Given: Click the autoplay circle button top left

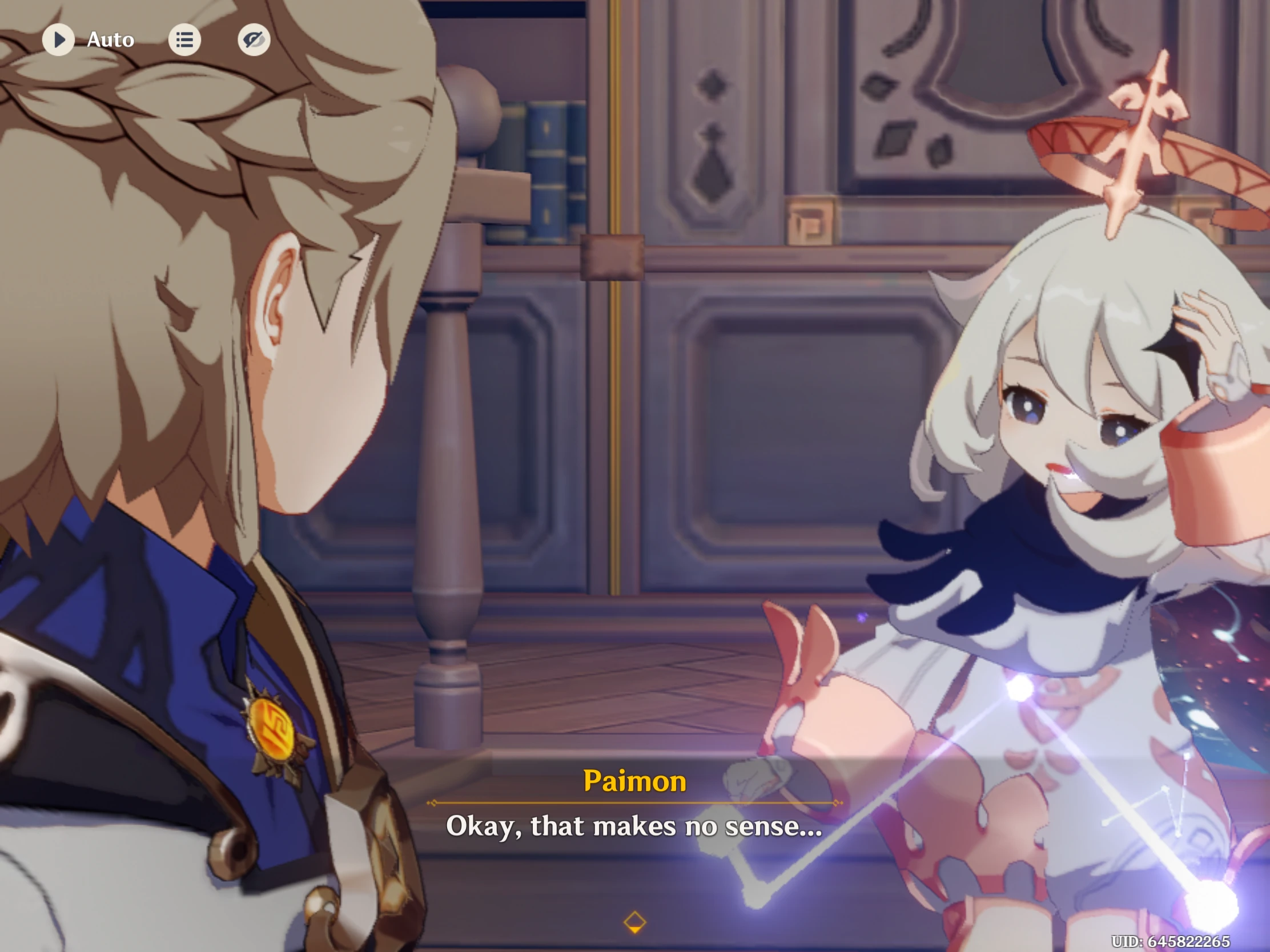Looking at the screenshot, I should click(x=59, y=39).
